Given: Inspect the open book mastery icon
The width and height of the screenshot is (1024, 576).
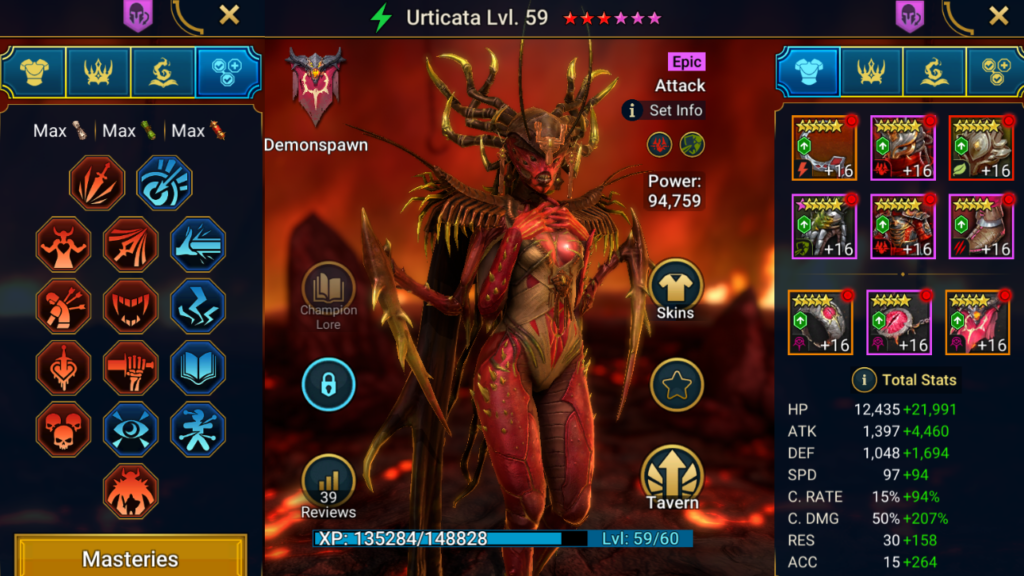Looking at the screenshot, I should [x=197, y=368].
